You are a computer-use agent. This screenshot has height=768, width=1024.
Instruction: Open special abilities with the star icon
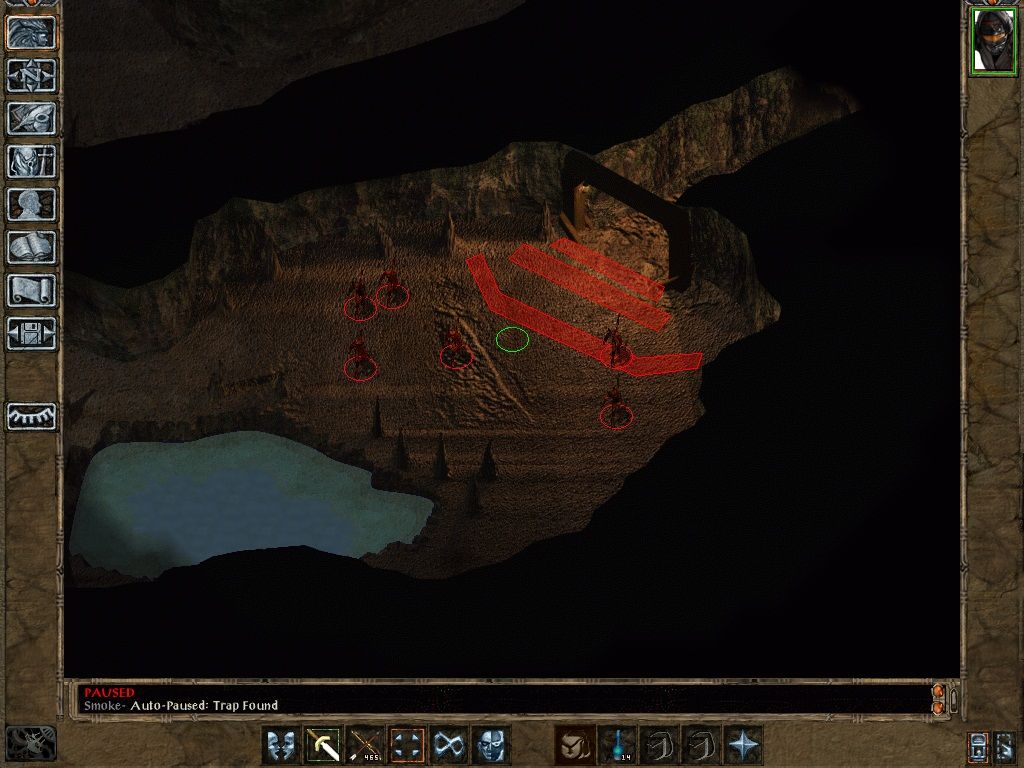click(743, 745)
